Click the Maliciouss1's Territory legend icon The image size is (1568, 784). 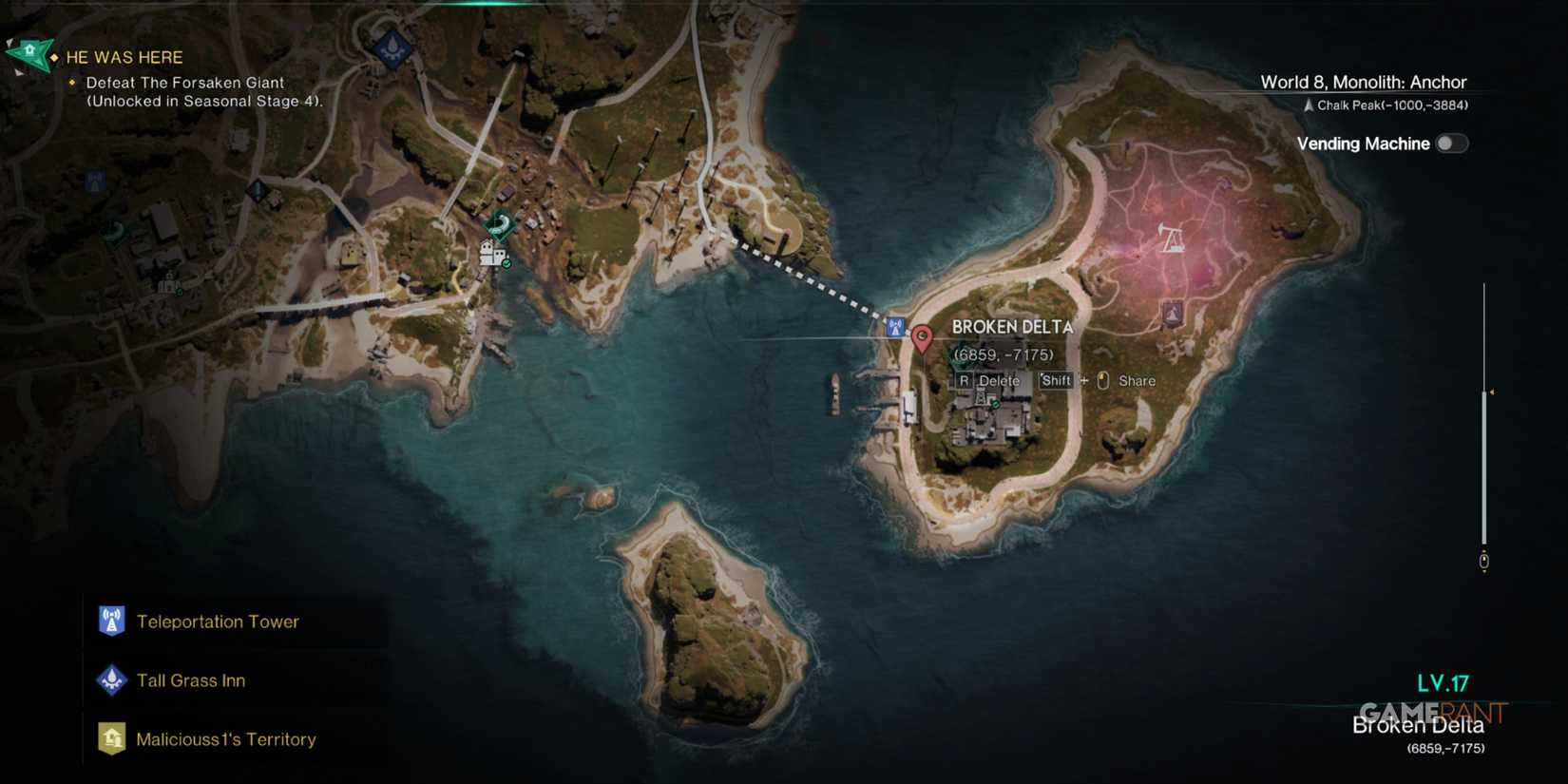click(x=111, y=738)
